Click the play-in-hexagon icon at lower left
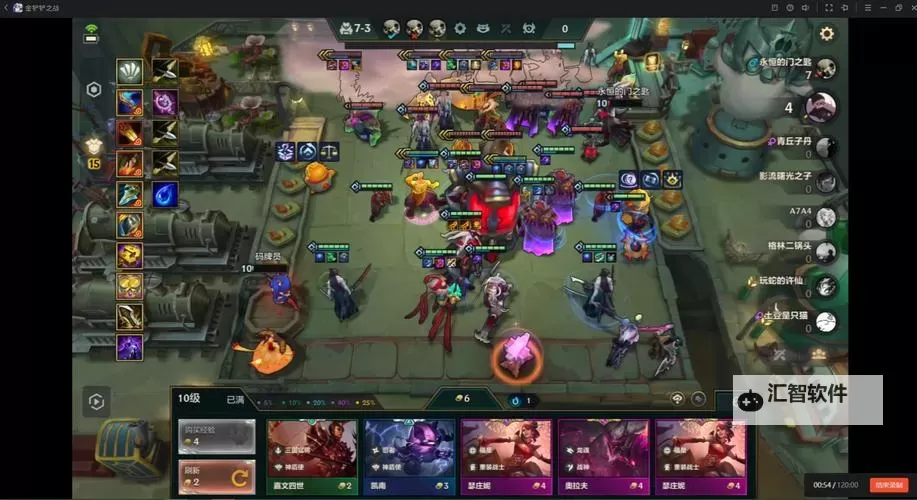Viewport: 917px width, 500px height. pyautogui.click(x=96, y=402)
